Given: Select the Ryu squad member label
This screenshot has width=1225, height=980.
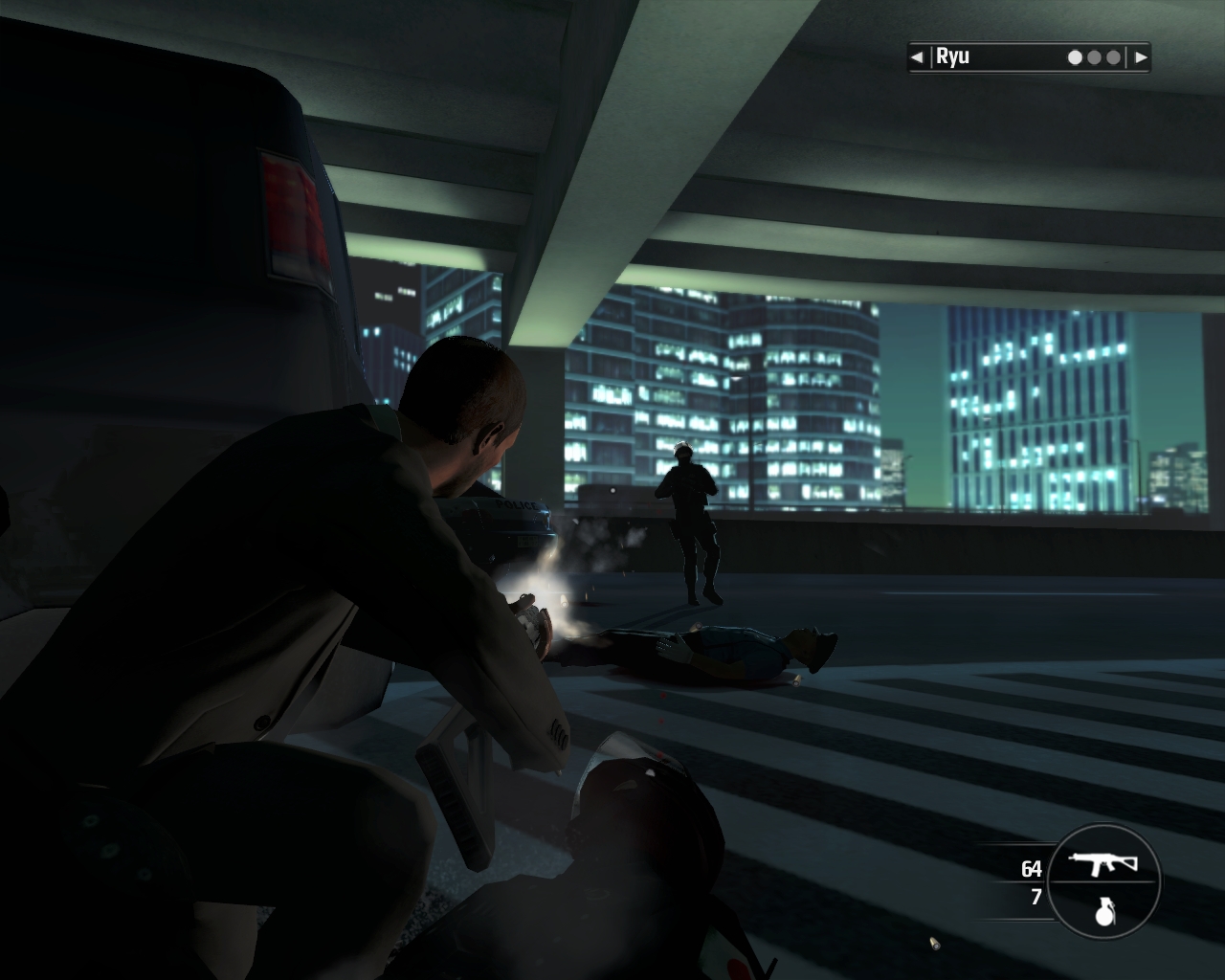Looking at the screenshot, I should 953,56.
